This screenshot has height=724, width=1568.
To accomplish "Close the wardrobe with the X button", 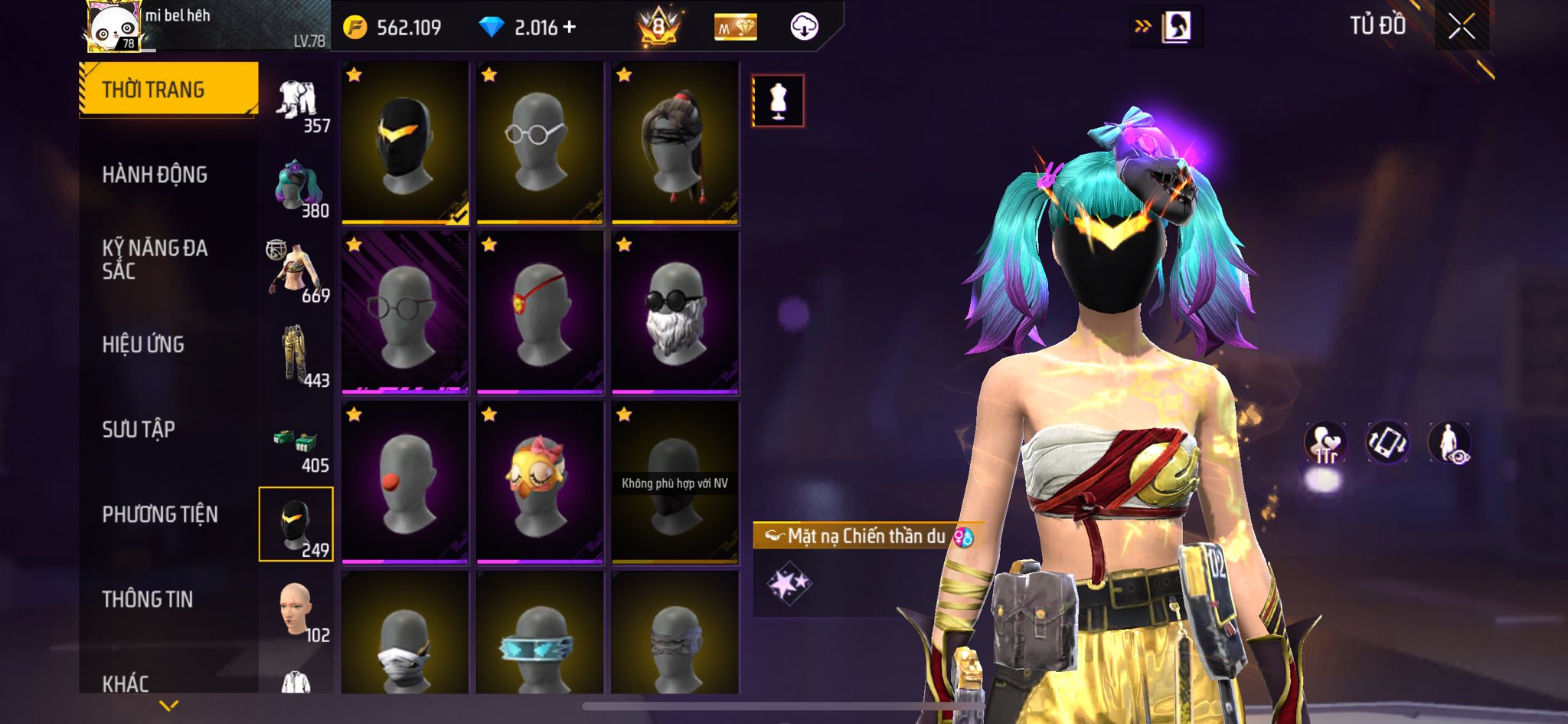I will 1461,27.
